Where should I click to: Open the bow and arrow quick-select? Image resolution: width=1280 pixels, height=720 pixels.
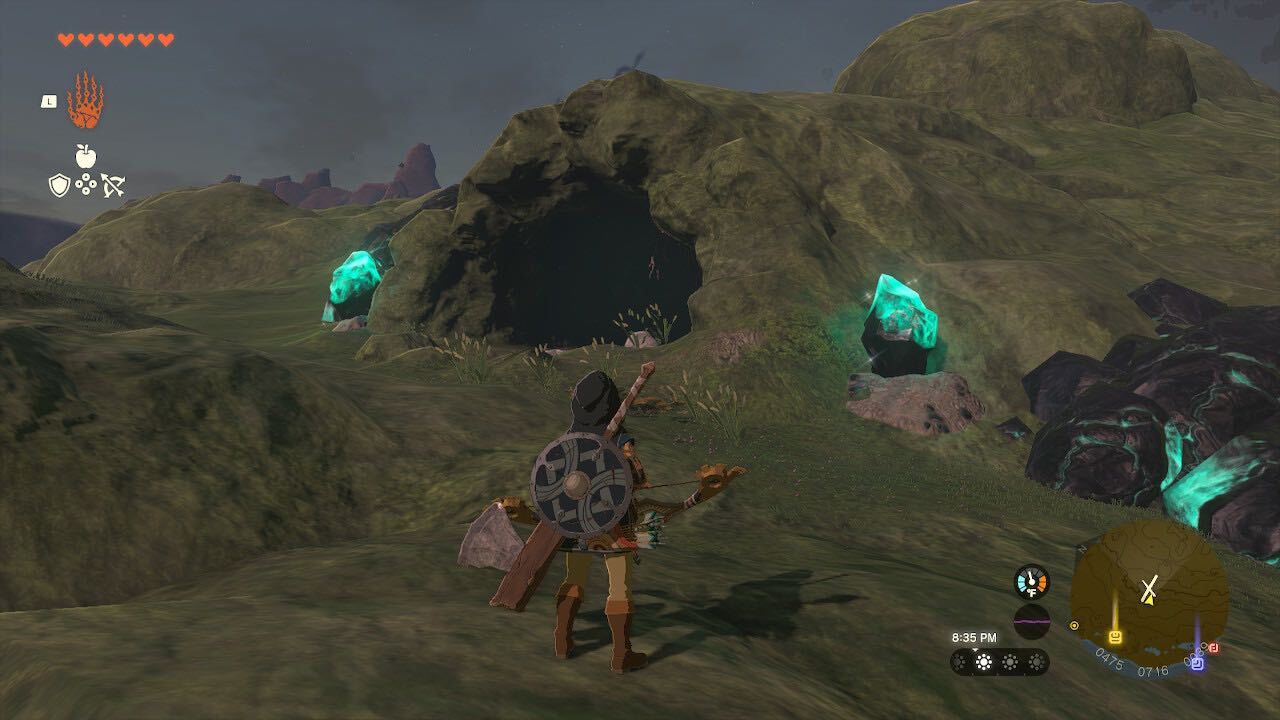[112, 185]
